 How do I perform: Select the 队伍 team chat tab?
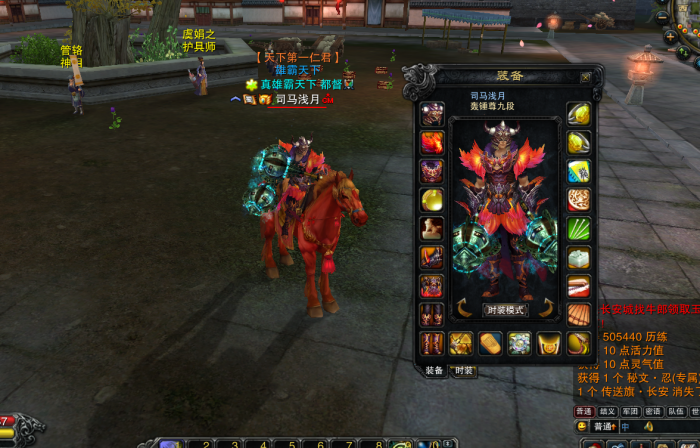(x=676, y=411)
